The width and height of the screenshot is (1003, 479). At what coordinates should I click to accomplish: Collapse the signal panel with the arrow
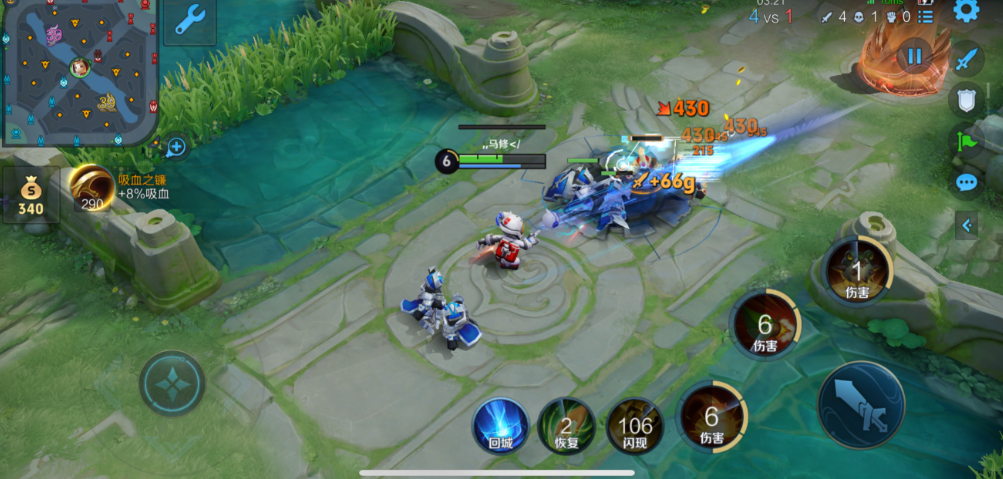click(x=966, y=226)
